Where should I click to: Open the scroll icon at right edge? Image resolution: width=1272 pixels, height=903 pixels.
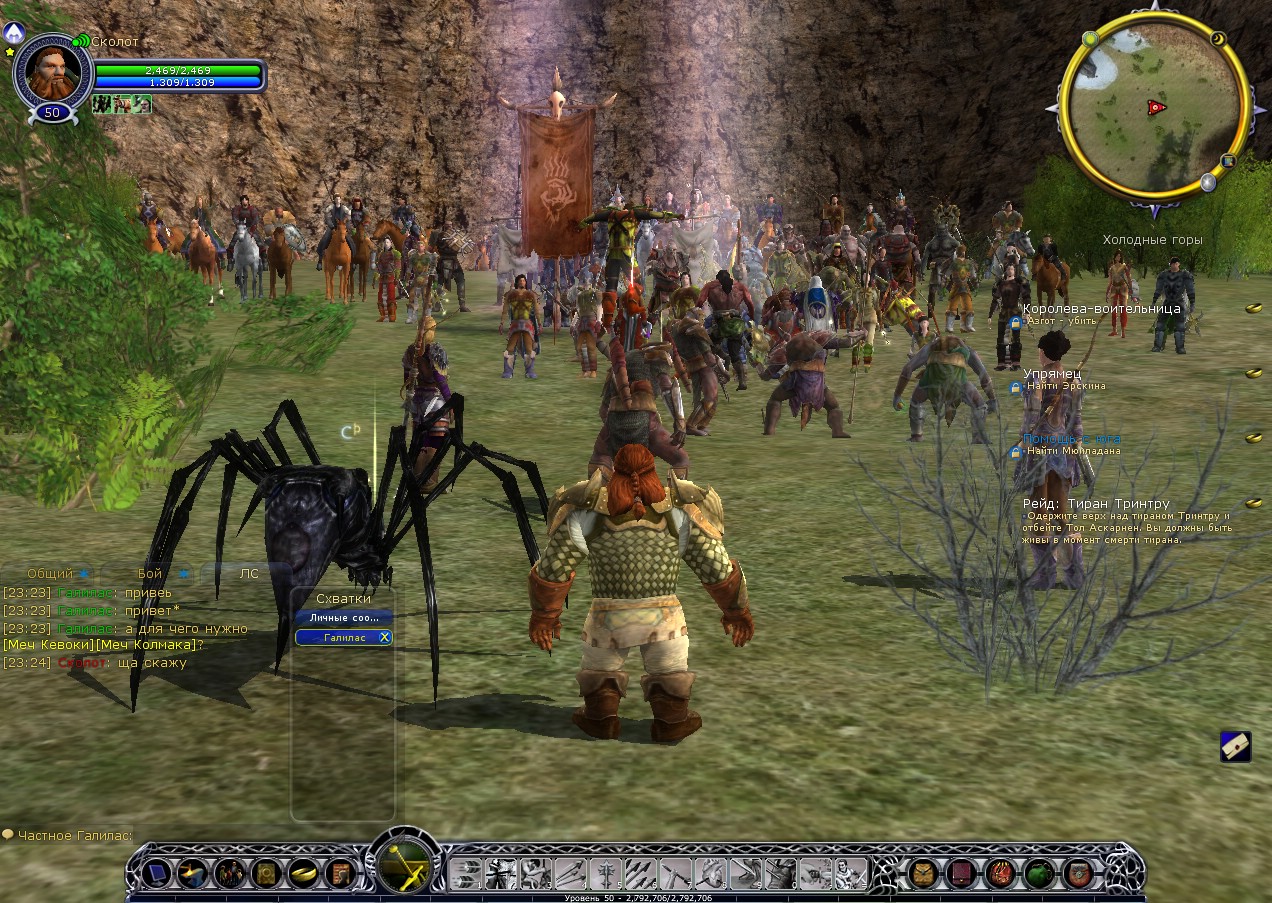pyautogui.click(x=1236, y=746)
